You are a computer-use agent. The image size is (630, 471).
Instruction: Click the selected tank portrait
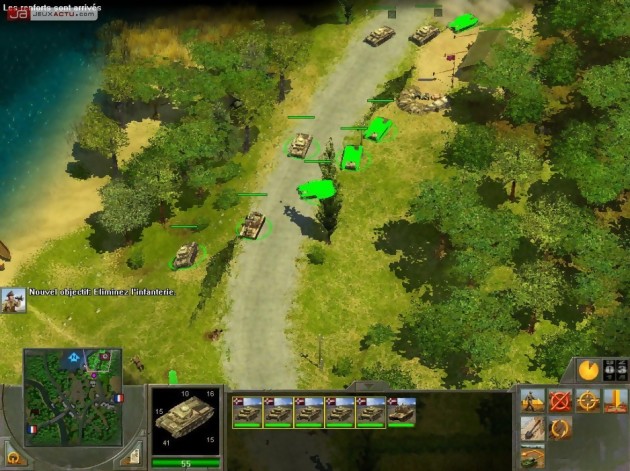click(x=185, y=420)
